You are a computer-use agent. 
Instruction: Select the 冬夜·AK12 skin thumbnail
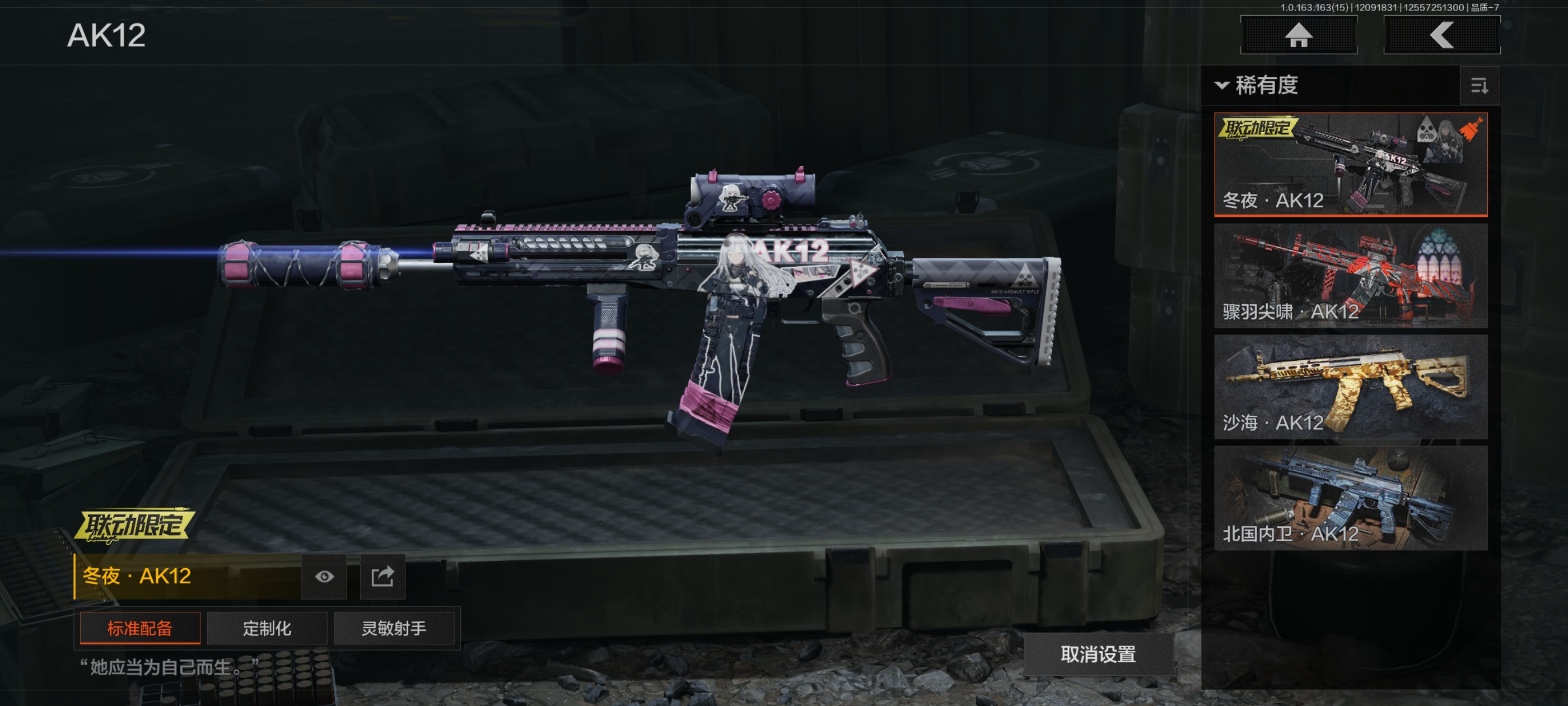(1350, 165)
